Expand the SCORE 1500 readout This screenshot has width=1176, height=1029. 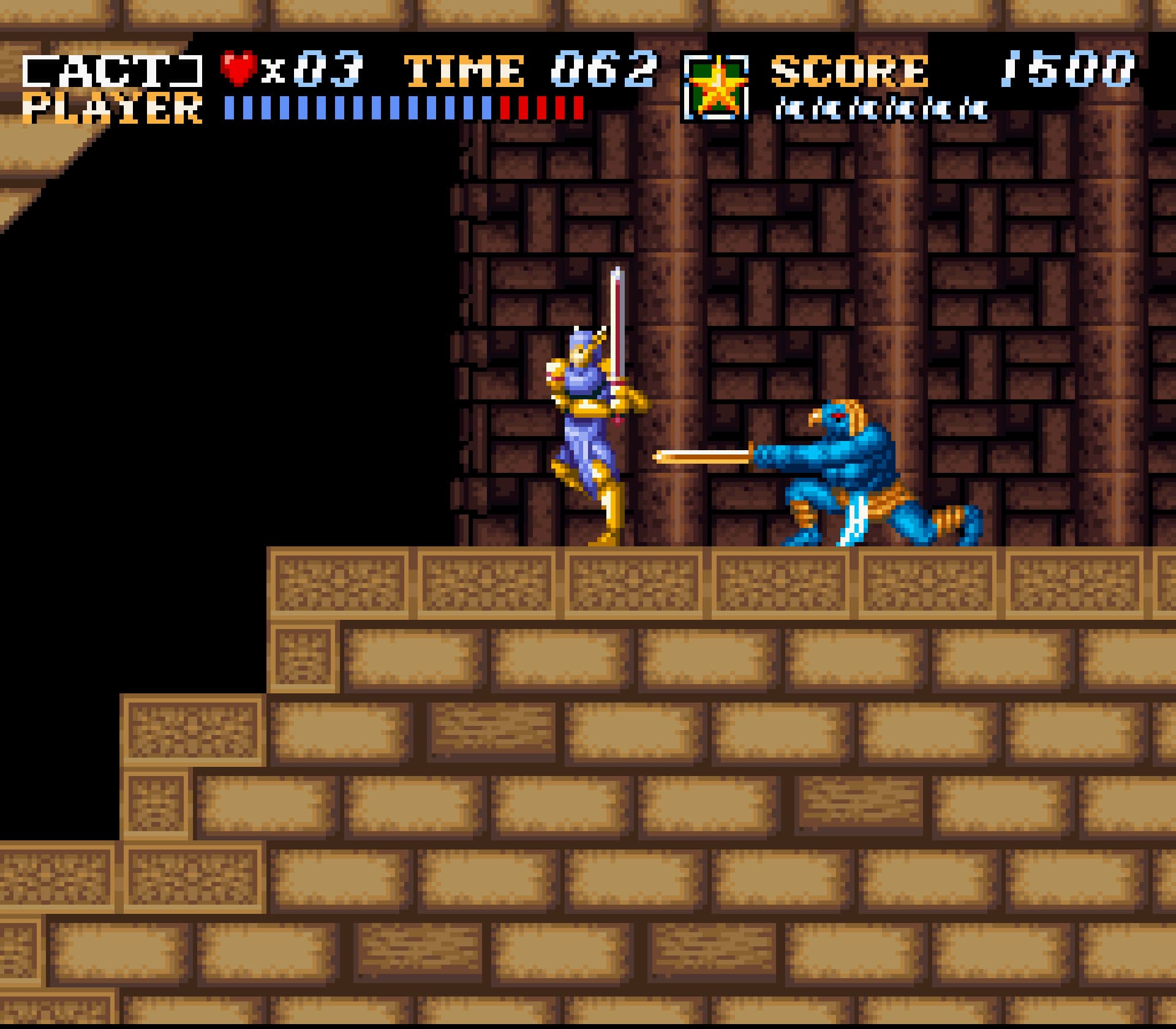[x=956, y=70]
